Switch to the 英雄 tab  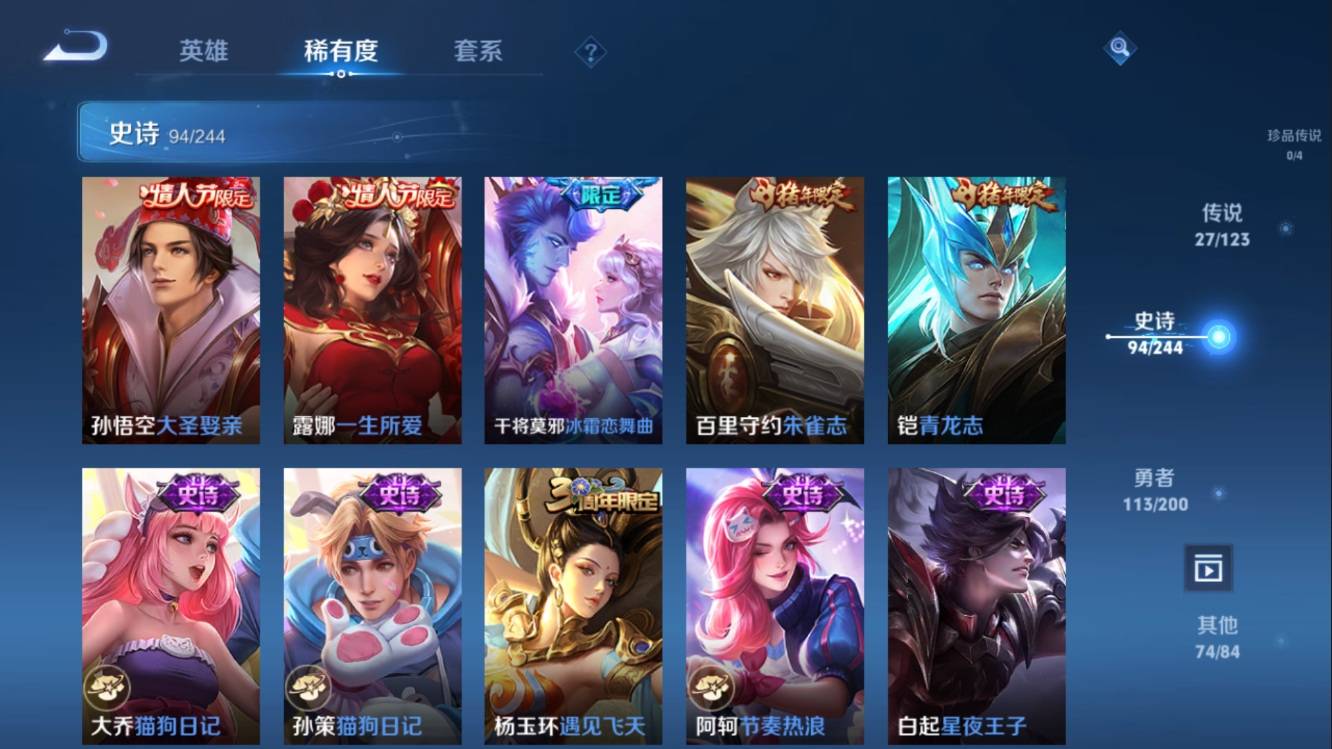pos(204,51)
